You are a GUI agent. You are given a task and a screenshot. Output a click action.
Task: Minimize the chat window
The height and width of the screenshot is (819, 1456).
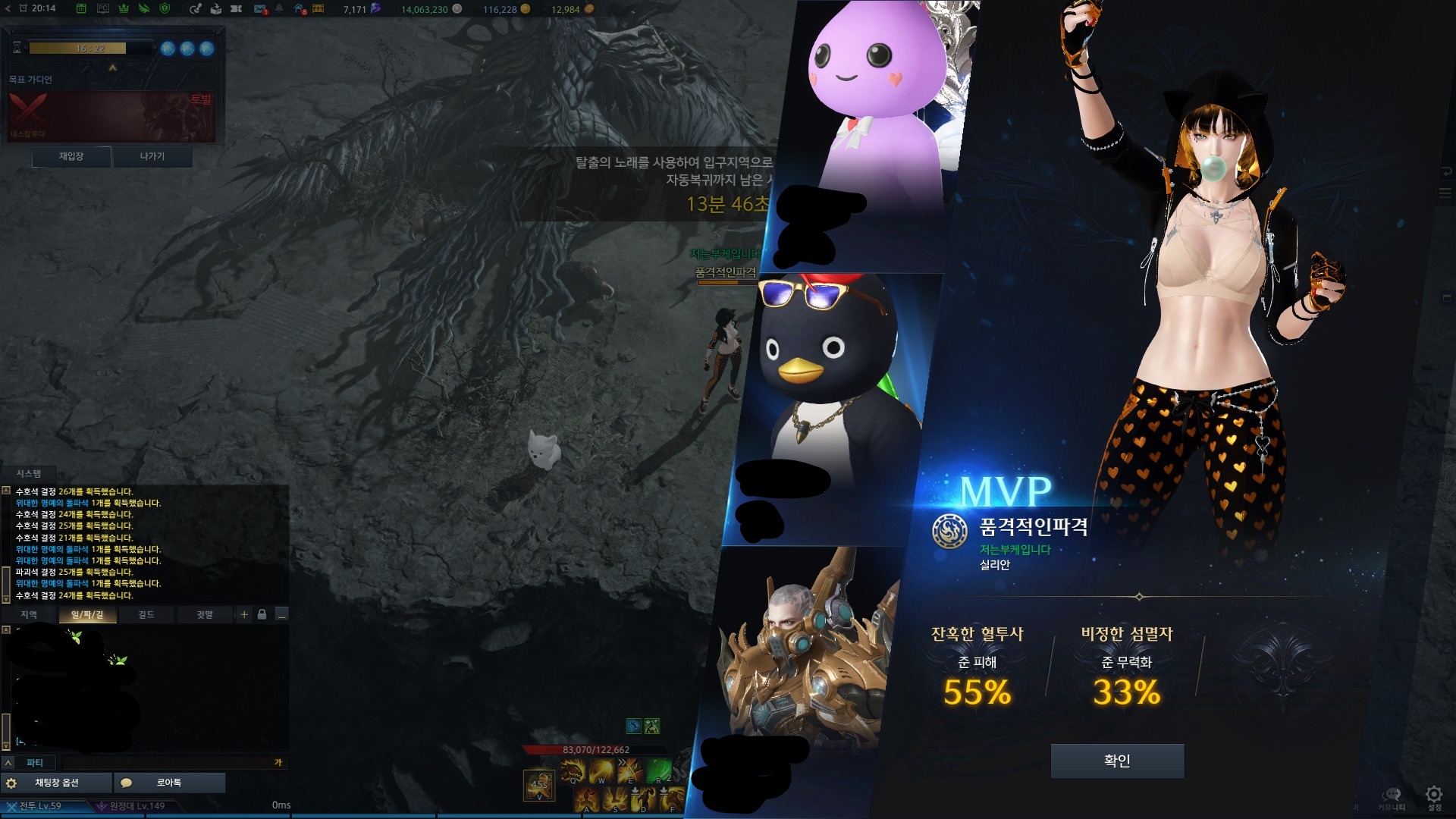coord(281,614)
